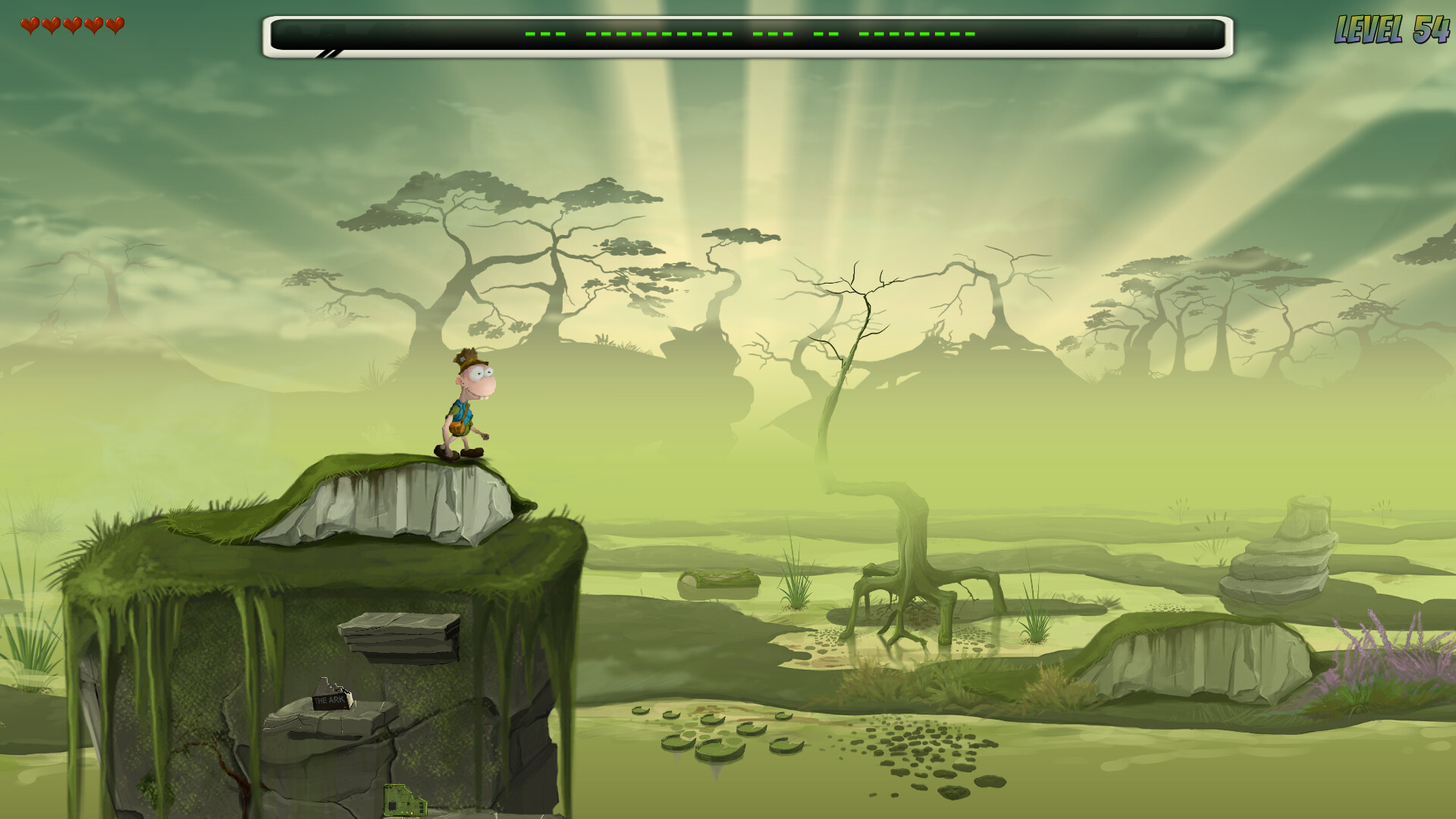This screenshot has width=1456, height=819.
Task: Click the fourth heart icon
Action: pos(93,24)
